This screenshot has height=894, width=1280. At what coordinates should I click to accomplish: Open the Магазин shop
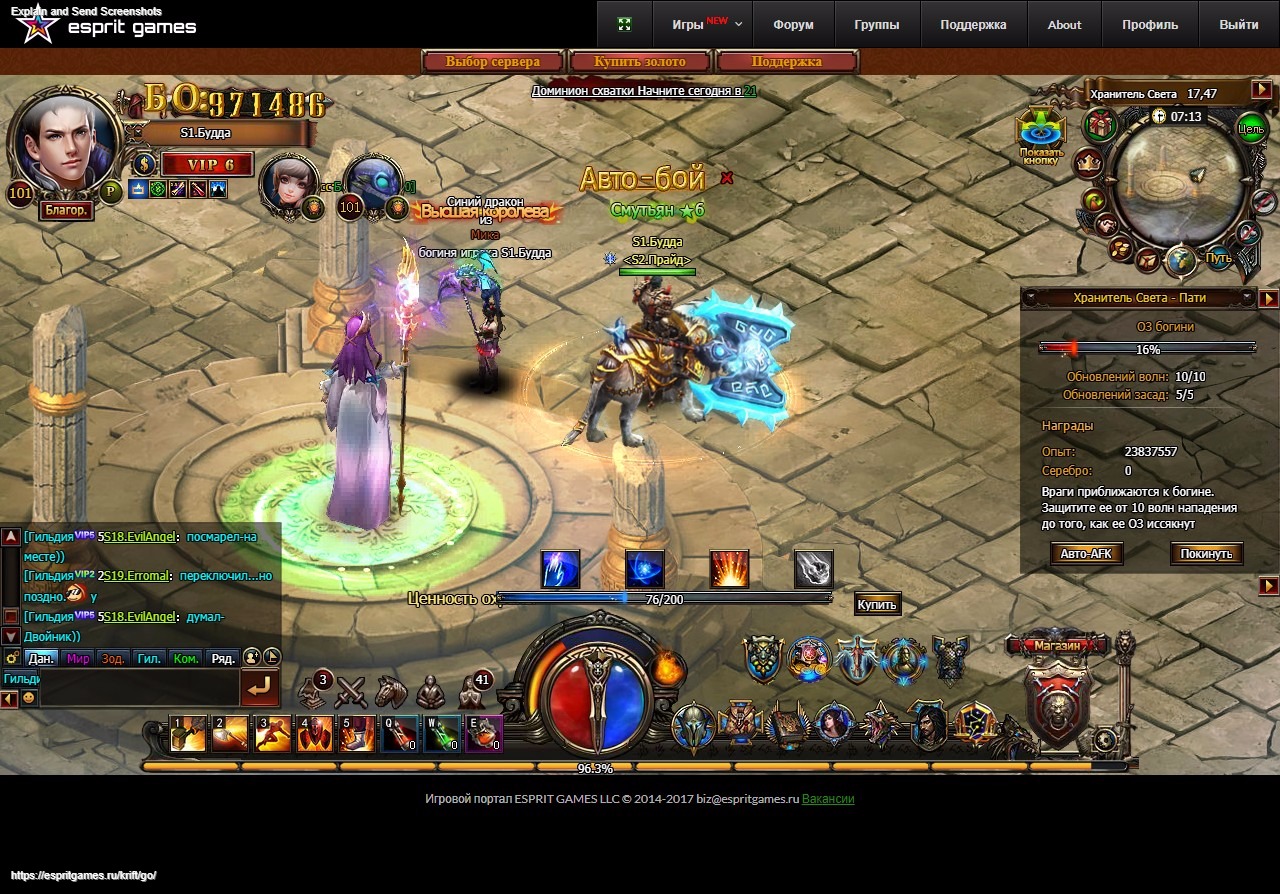coord(1057,646)
